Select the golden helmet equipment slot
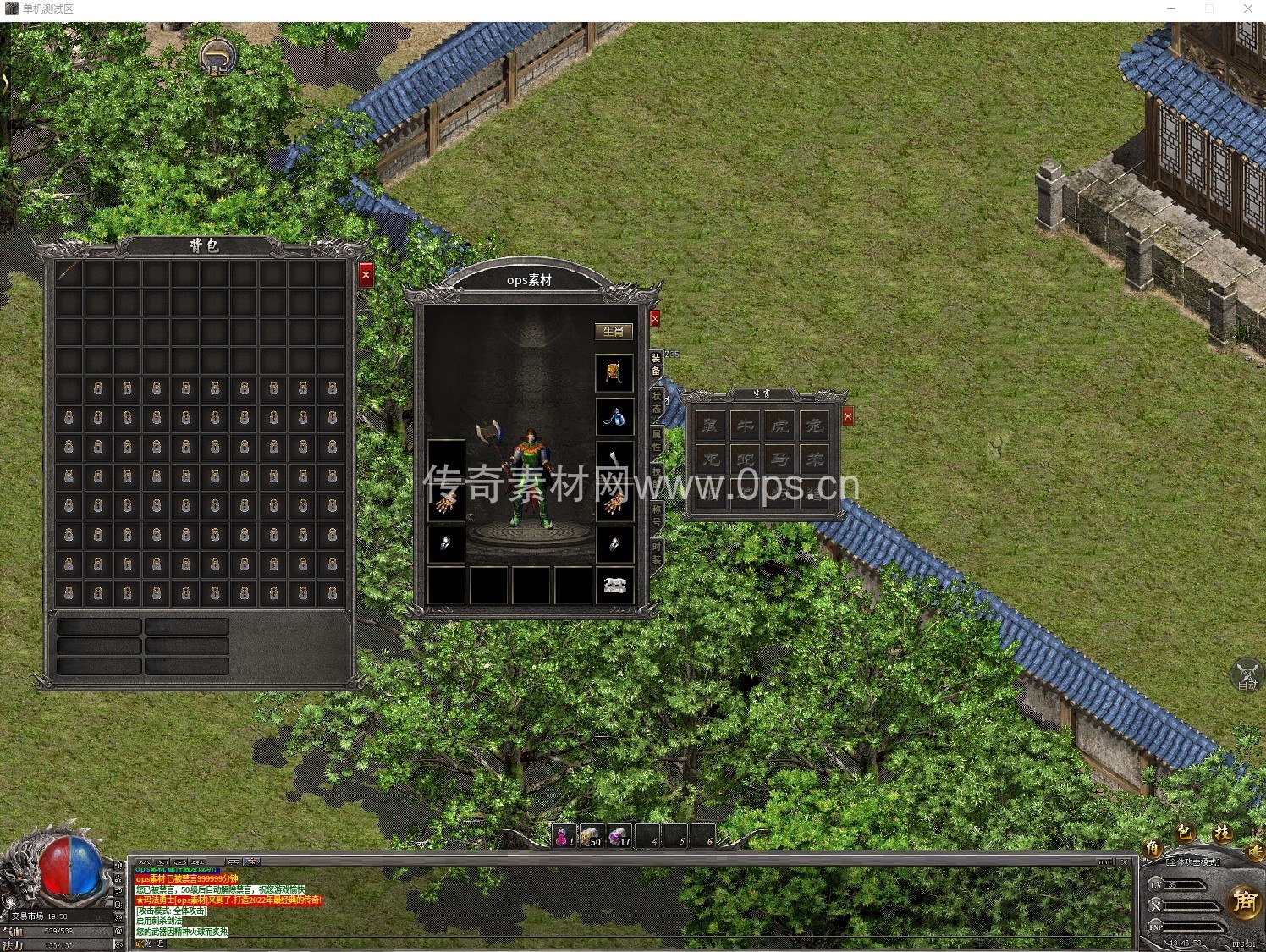Screen dimensions: 1266x952 pyautogui.click(x=614, y=373)
